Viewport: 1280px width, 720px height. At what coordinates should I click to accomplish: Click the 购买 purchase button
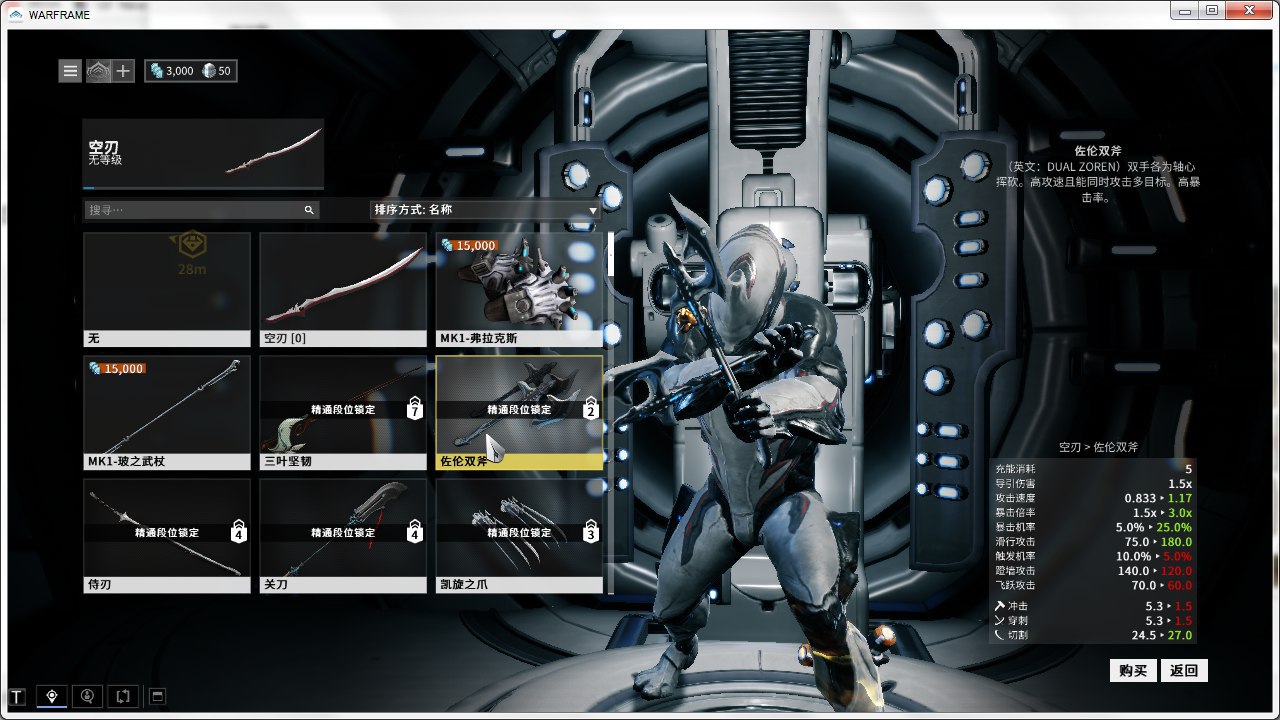pos(1133,670)
